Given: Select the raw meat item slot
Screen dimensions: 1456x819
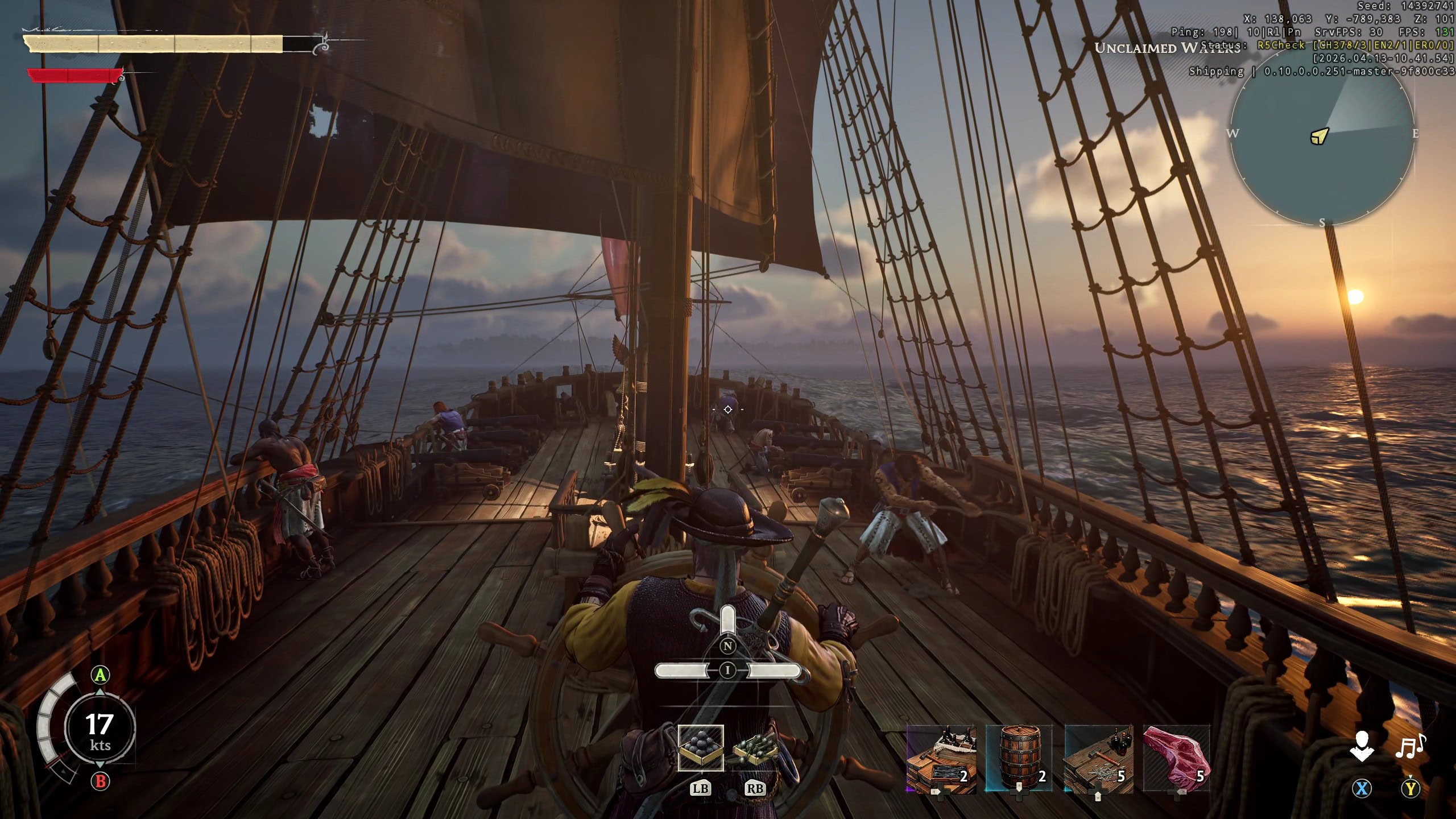Looking at the screenshot, I should 1176,759.
